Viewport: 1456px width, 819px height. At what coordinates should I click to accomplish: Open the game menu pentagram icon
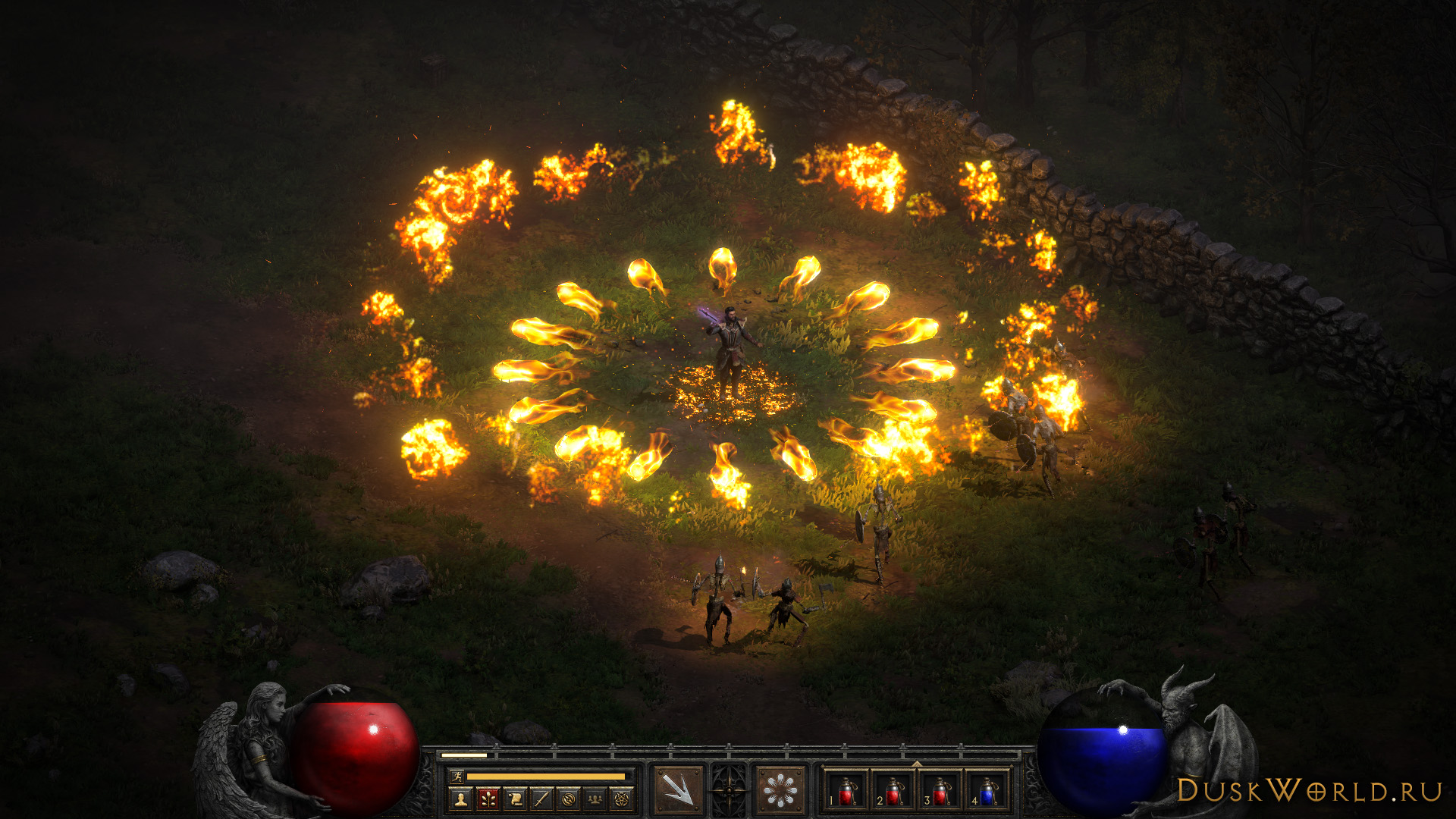tap(622, 799)
